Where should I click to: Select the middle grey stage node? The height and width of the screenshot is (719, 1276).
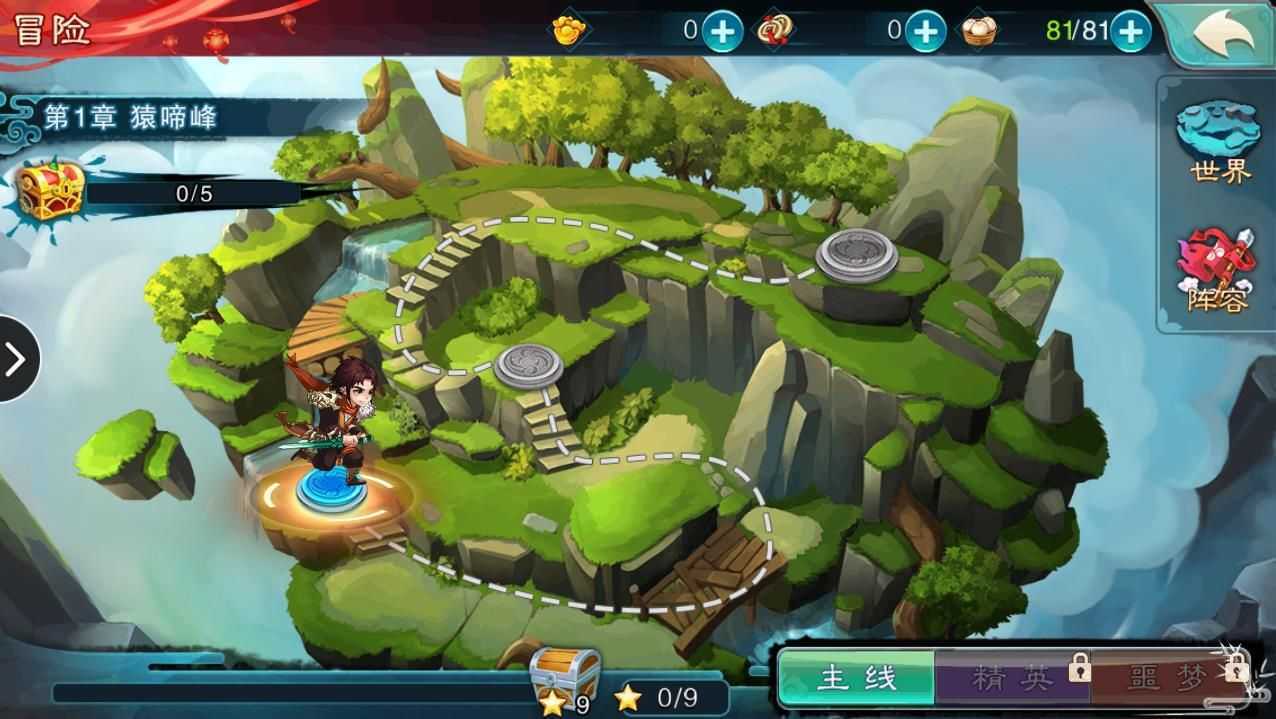tap(527, 364)
